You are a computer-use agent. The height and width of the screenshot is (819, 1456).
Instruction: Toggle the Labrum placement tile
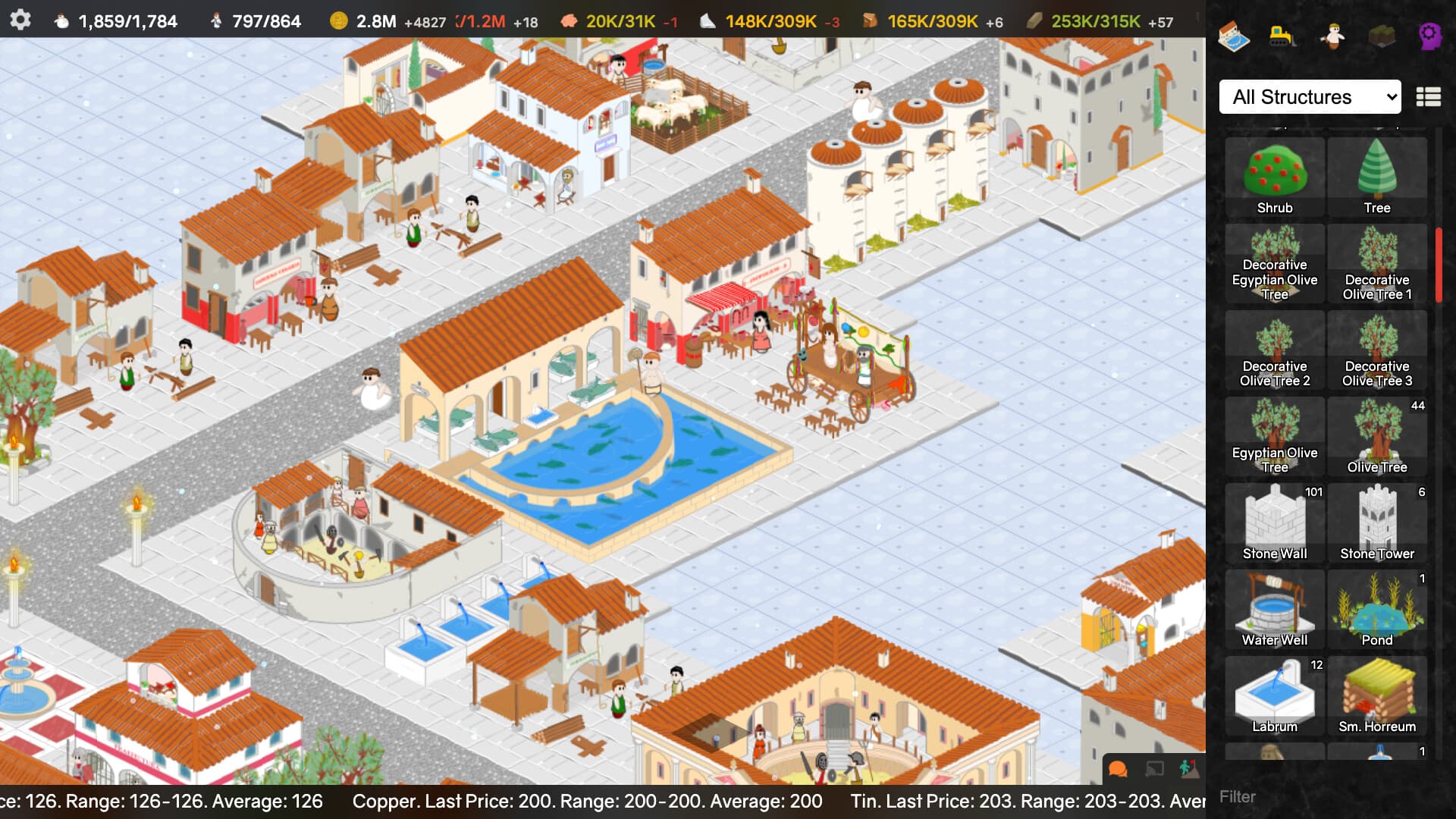coord(1275,695)
